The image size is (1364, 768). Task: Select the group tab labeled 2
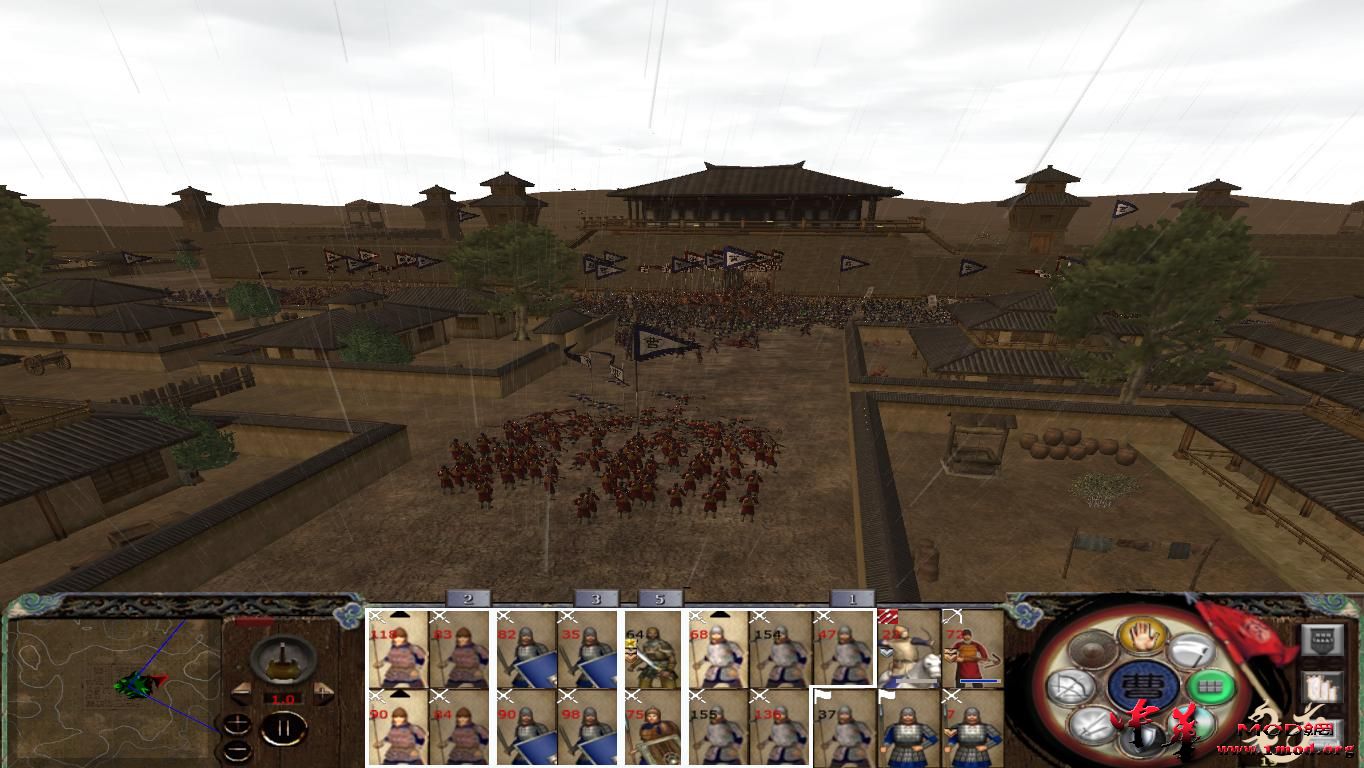(x=468, y=598)
